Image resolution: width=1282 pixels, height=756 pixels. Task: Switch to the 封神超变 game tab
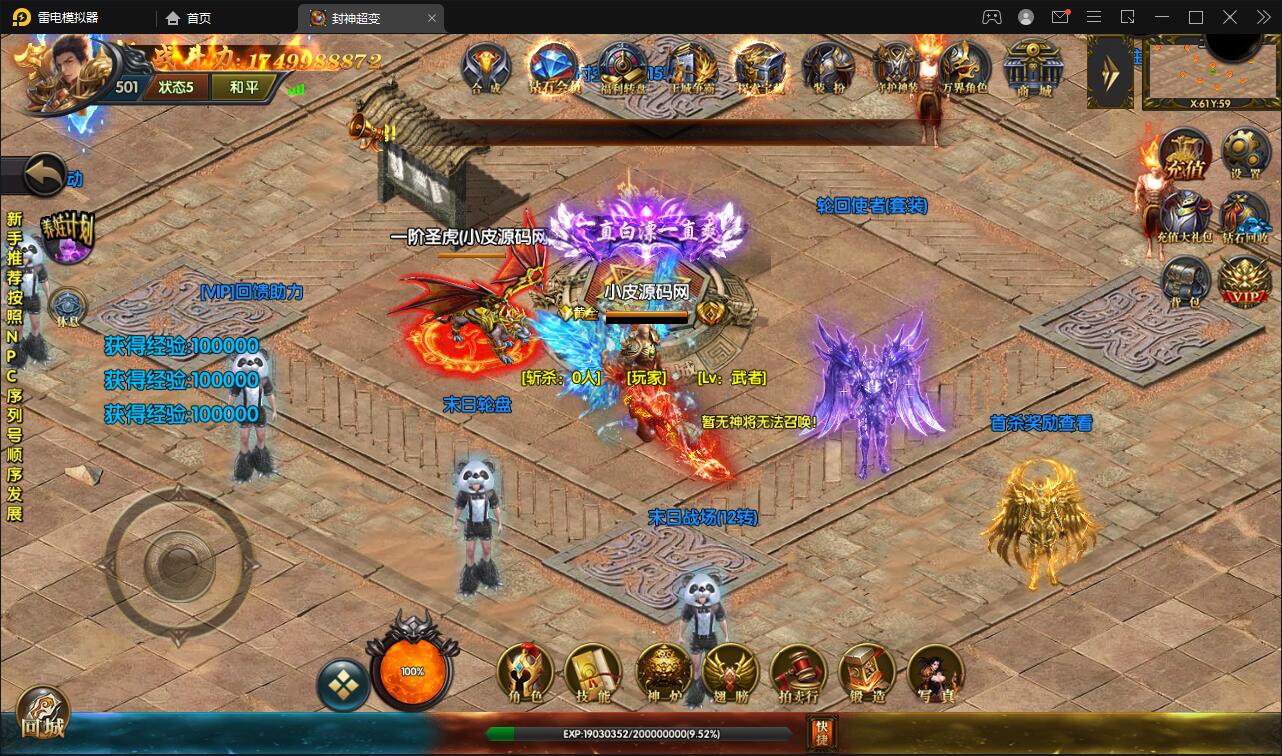click(360, 17)
